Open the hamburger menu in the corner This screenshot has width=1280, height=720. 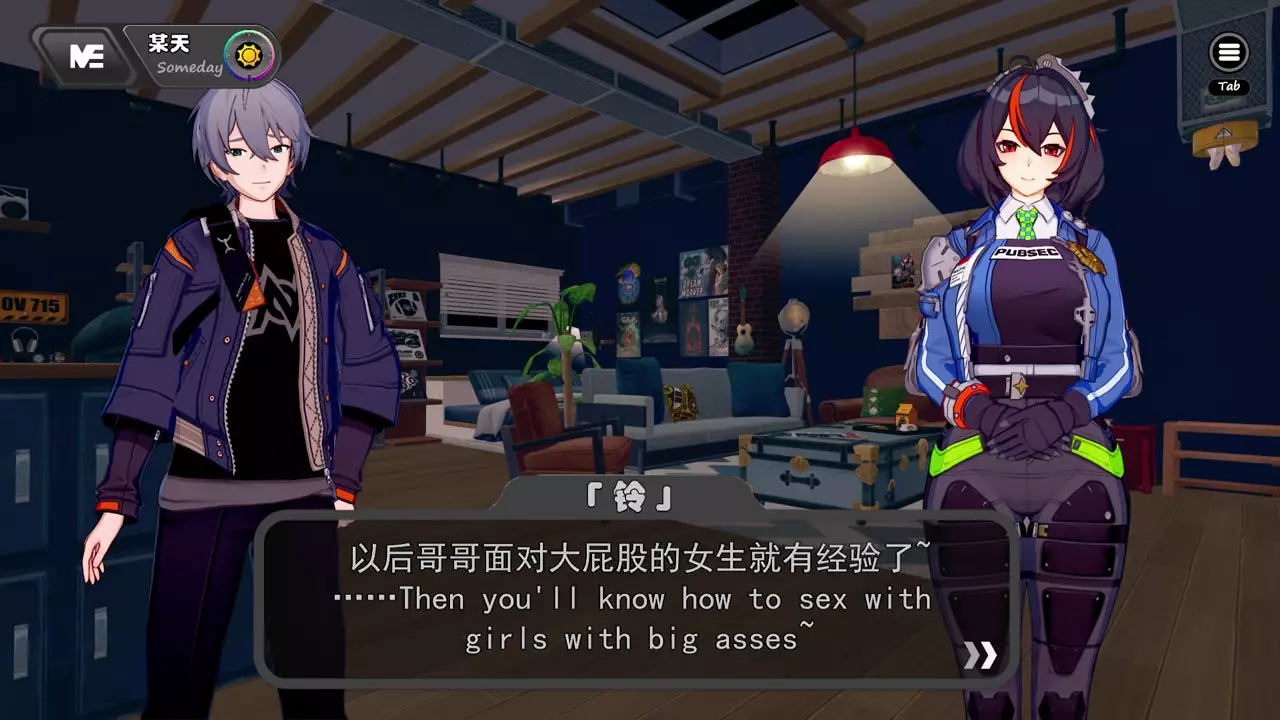1229,53
